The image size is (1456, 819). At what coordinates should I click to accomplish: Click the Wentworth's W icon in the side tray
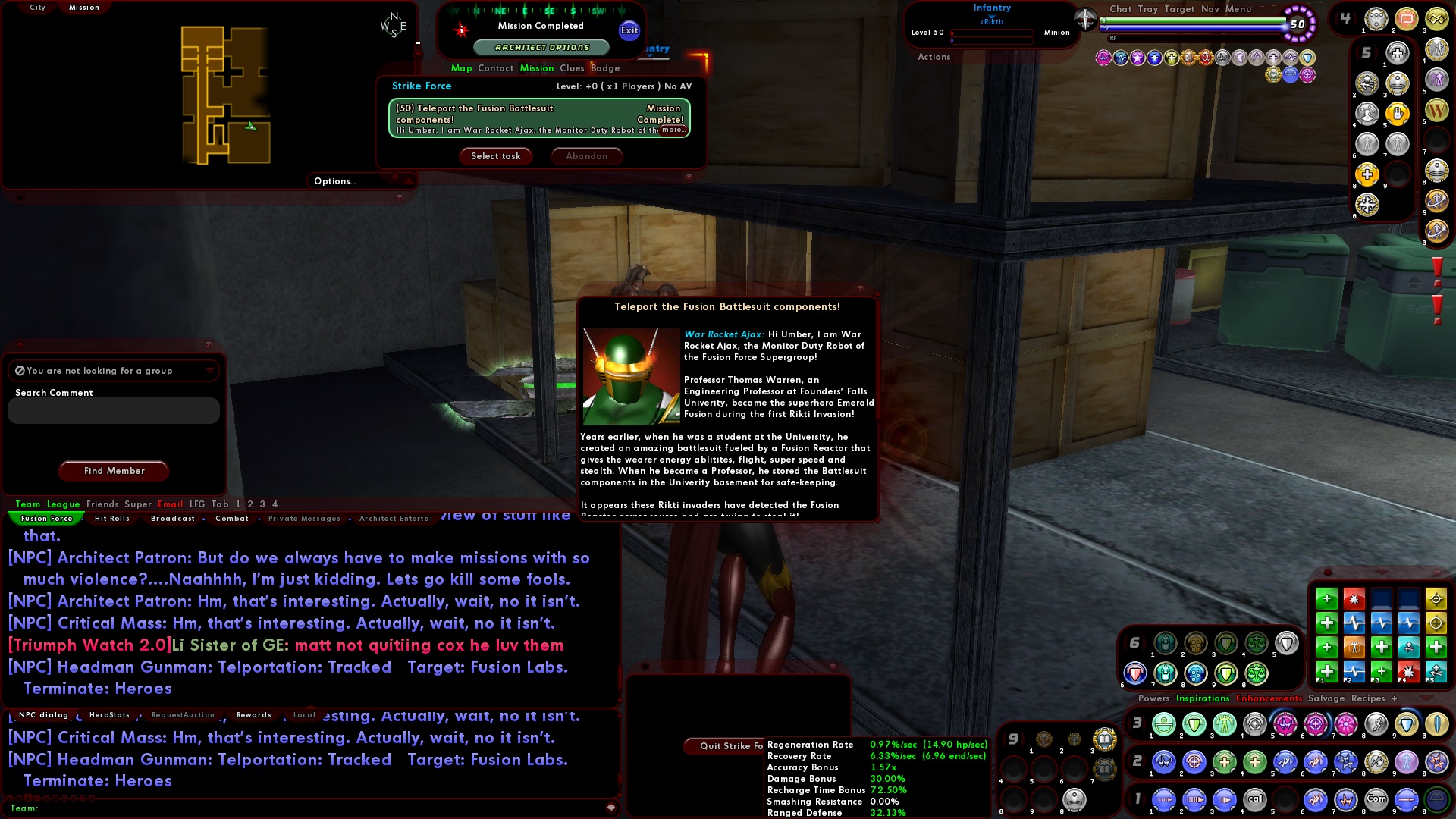1436,109
